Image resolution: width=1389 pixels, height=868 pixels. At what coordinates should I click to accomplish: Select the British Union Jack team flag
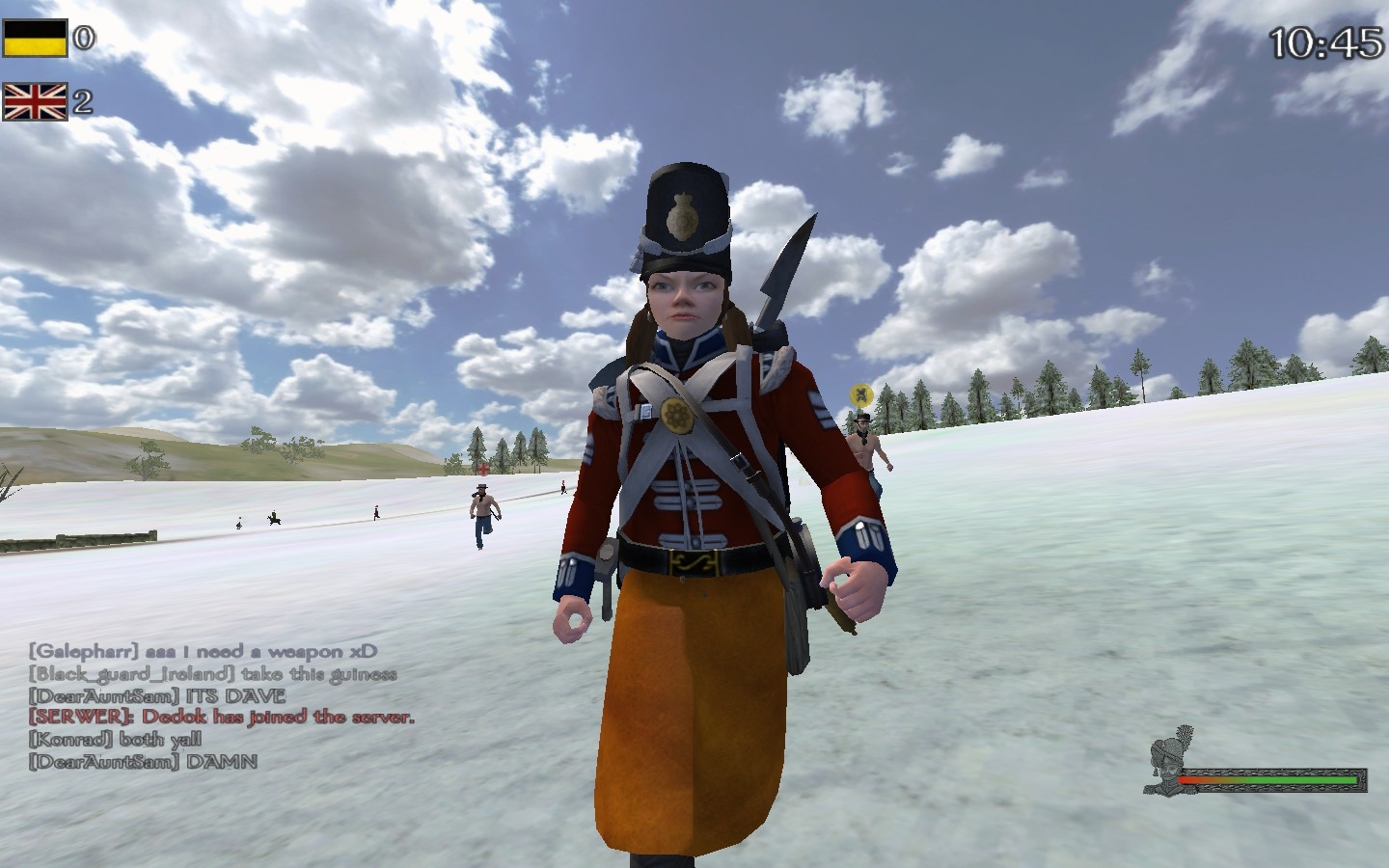[35, 101]
